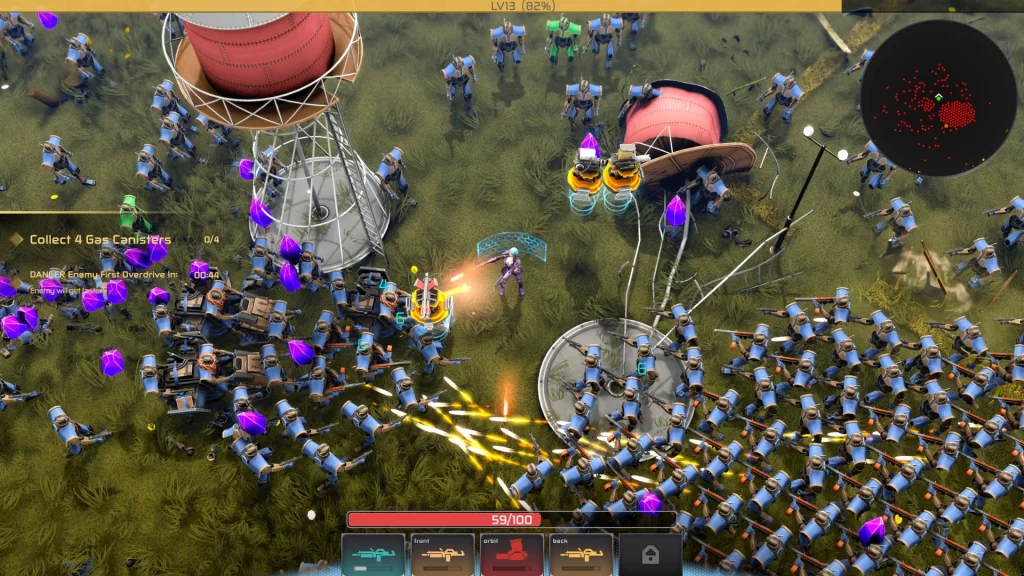Image resolution: width=1024 pixels, height=576 pixels.
Task: Select the teal primary weapon slot
Action: click(x=373, y=554)
